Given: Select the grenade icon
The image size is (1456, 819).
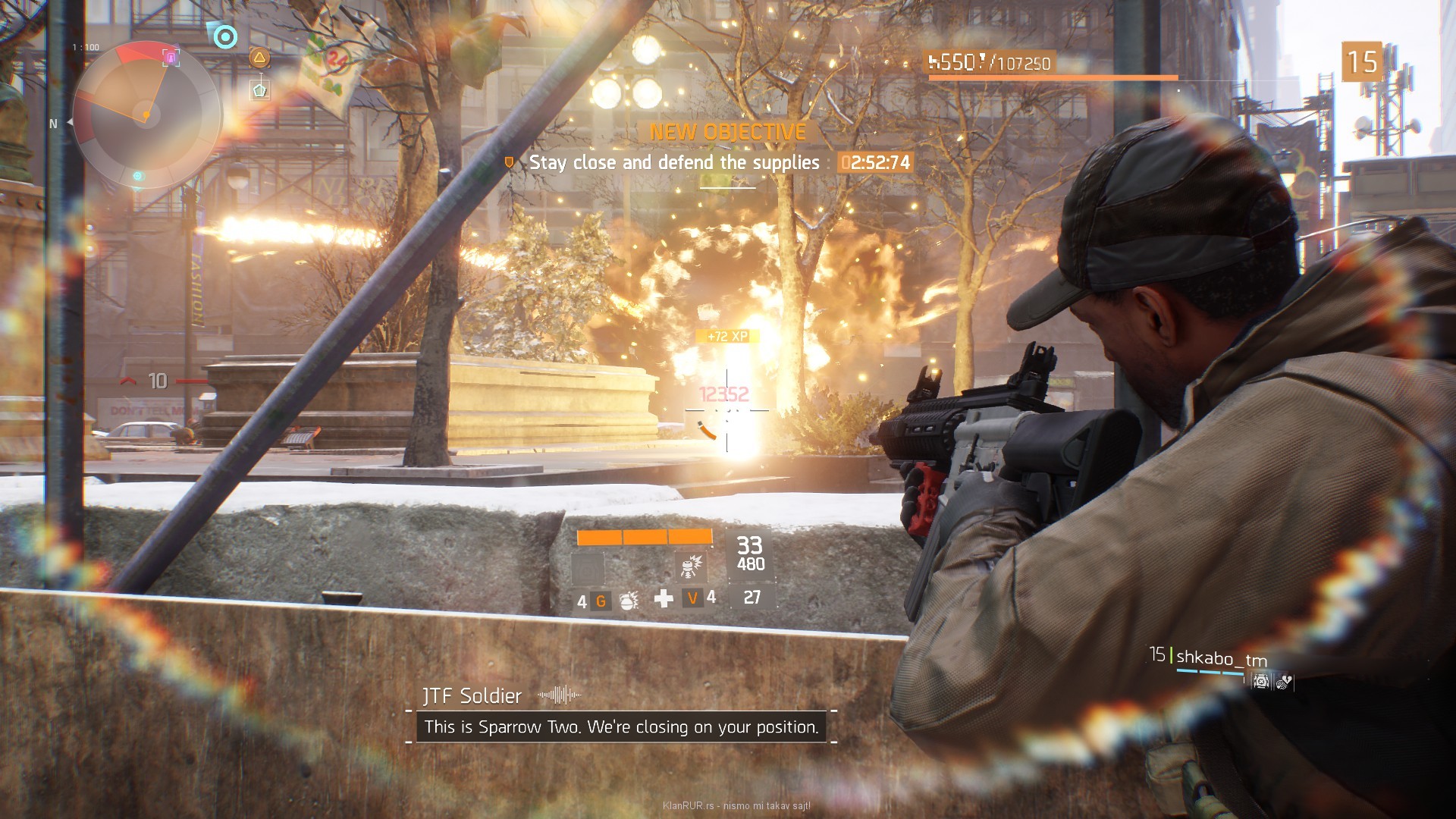Looking at the screenshot, I should click(x=629, y=601).
